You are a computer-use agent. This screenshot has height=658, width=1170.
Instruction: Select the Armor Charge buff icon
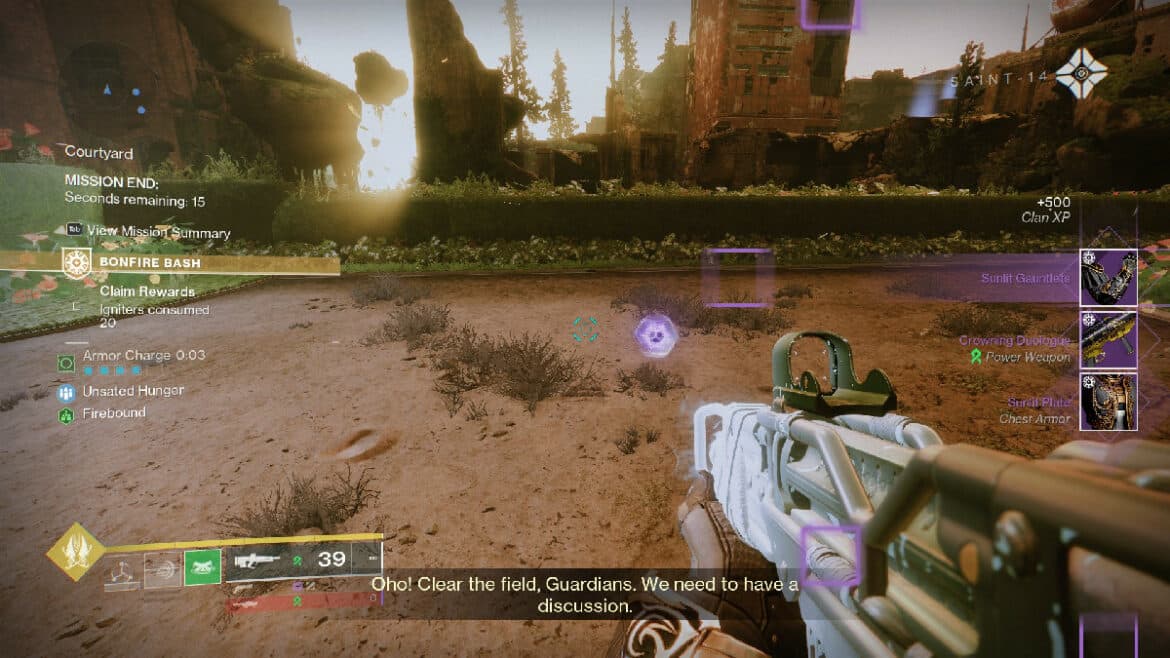(67, 363)
